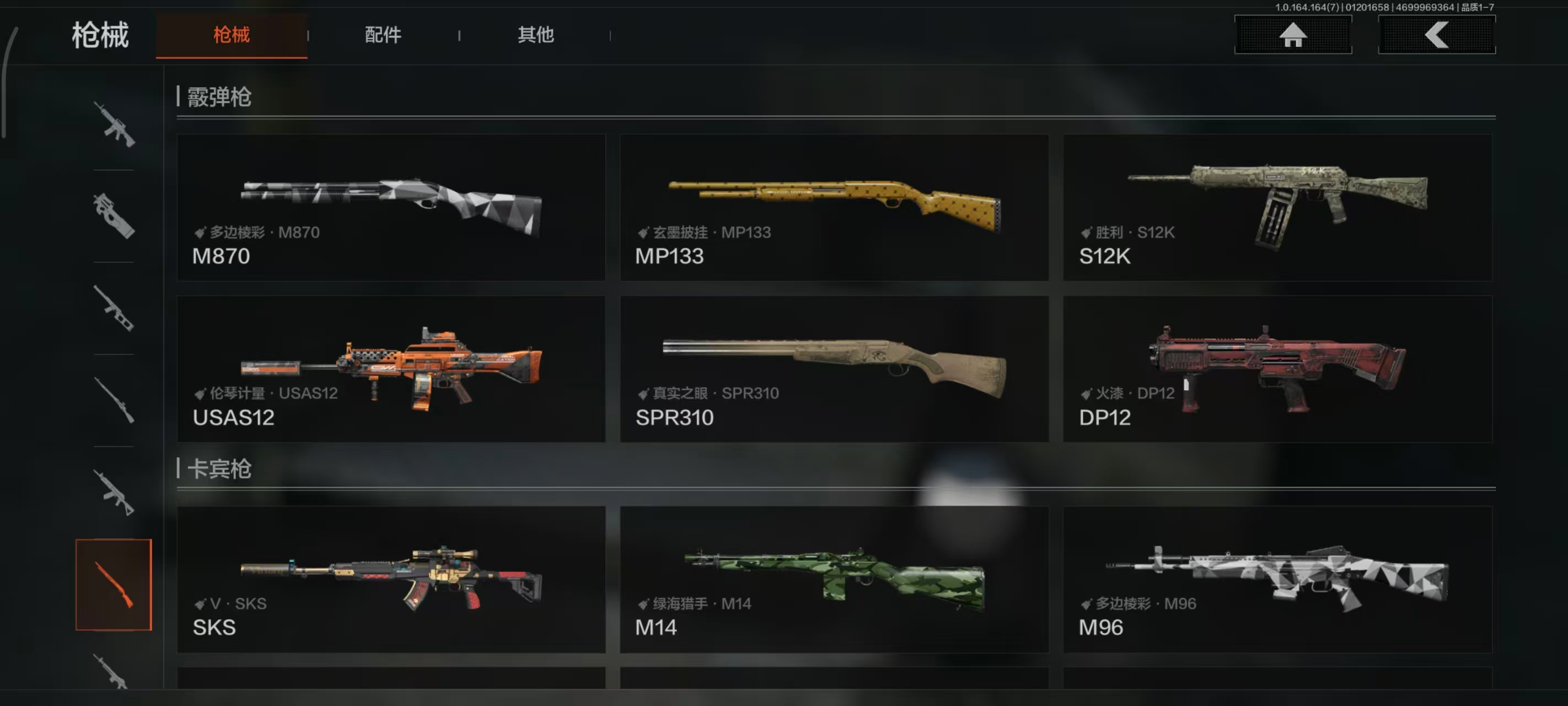Select the SKS carbine card
Image resolution: width=1568 pixels, height=706 pixels.
pos(391,579)
